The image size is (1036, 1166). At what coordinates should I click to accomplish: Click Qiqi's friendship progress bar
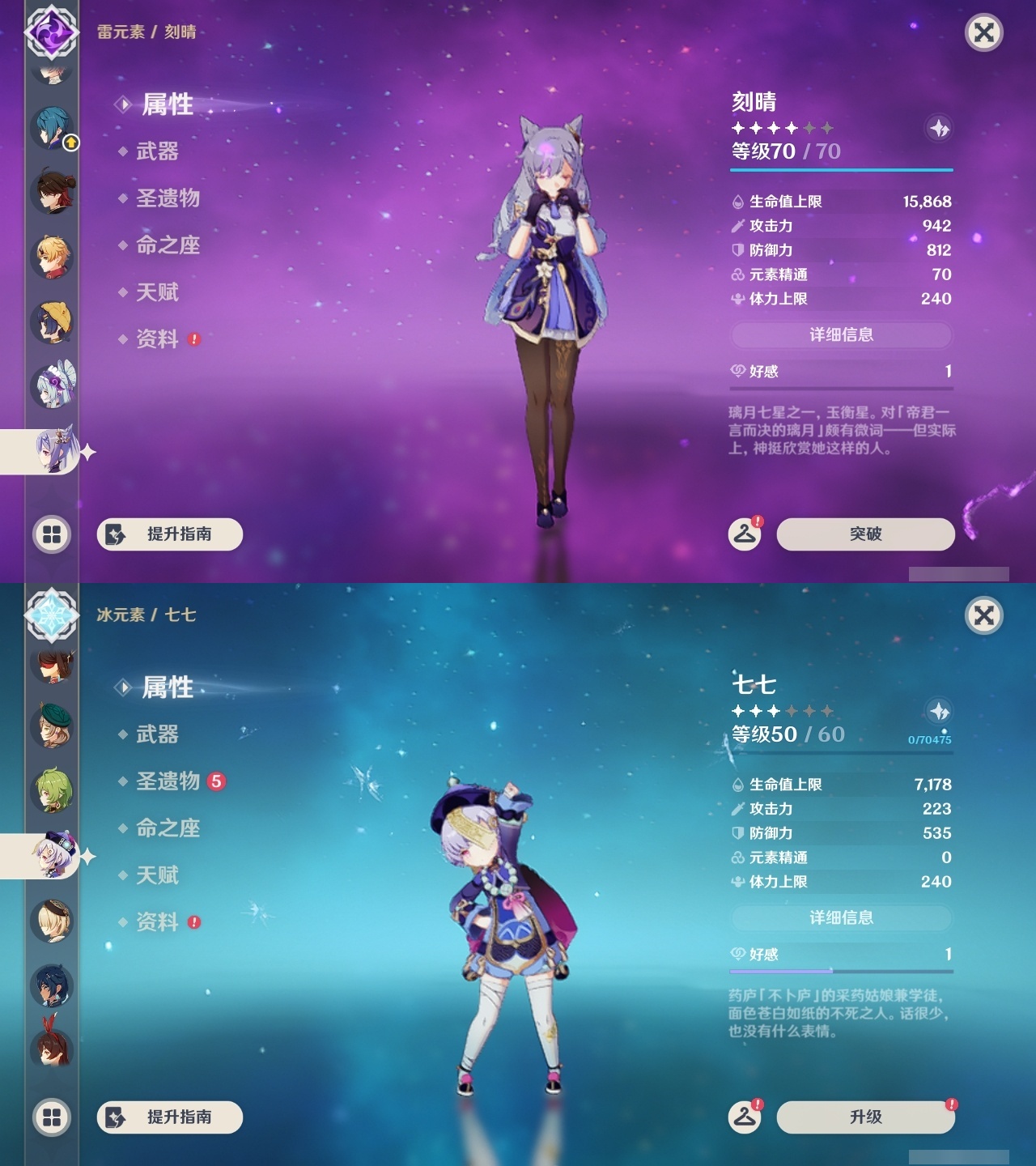click(842, 970)
